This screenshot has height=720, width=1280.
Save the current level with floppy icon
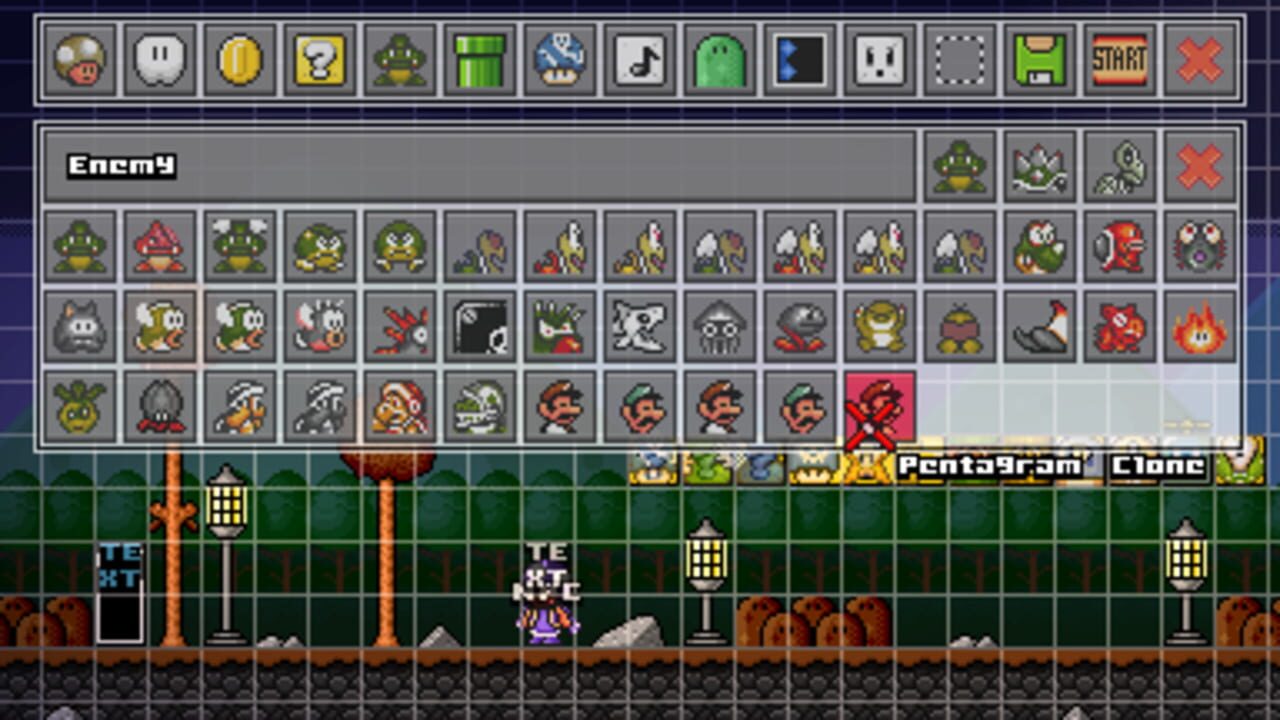click(x=1039, y=61)
